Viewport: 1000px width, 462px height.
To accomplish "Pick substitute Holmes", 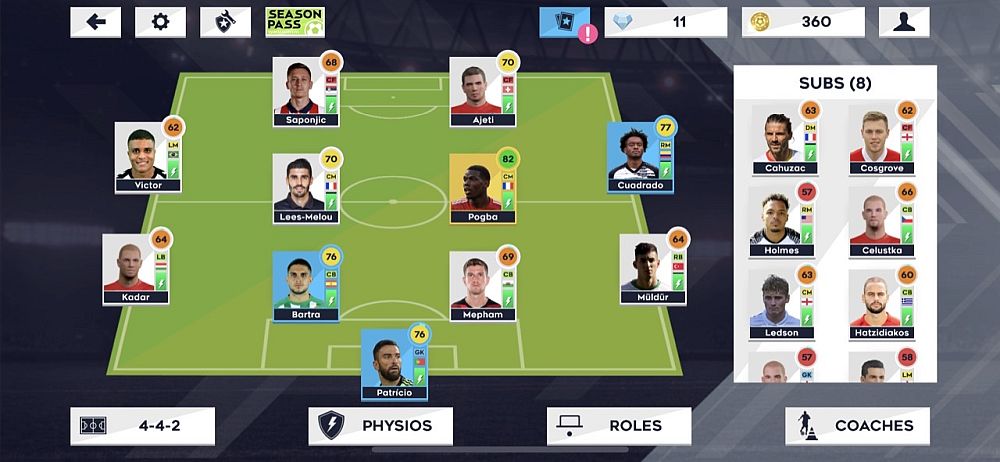I will 784,221.
